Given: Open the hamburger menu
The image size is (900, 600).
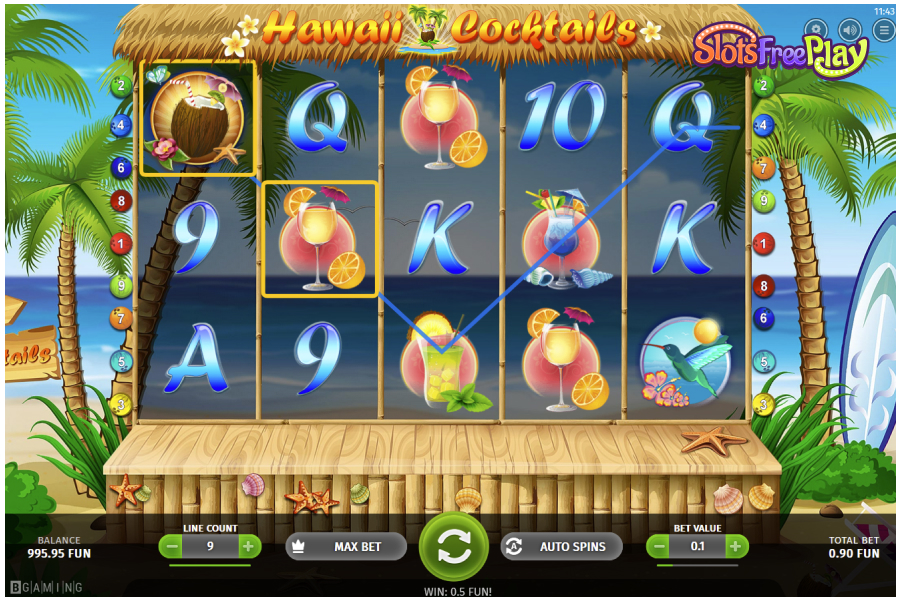Looking at the screenshot, I should click(883, 30).
